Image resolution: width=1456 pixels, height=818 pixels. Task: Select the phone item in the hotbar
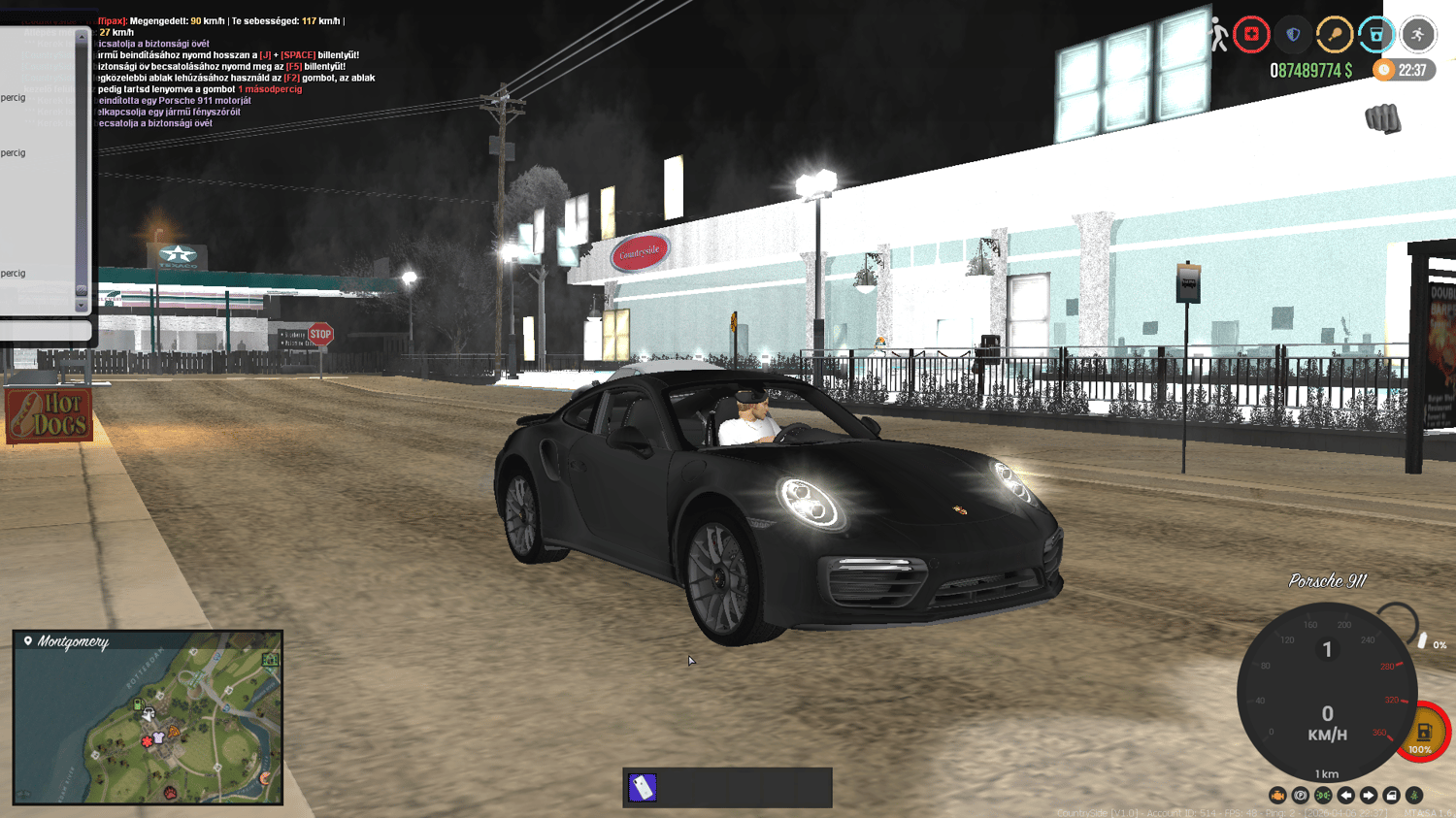[643, 787]
